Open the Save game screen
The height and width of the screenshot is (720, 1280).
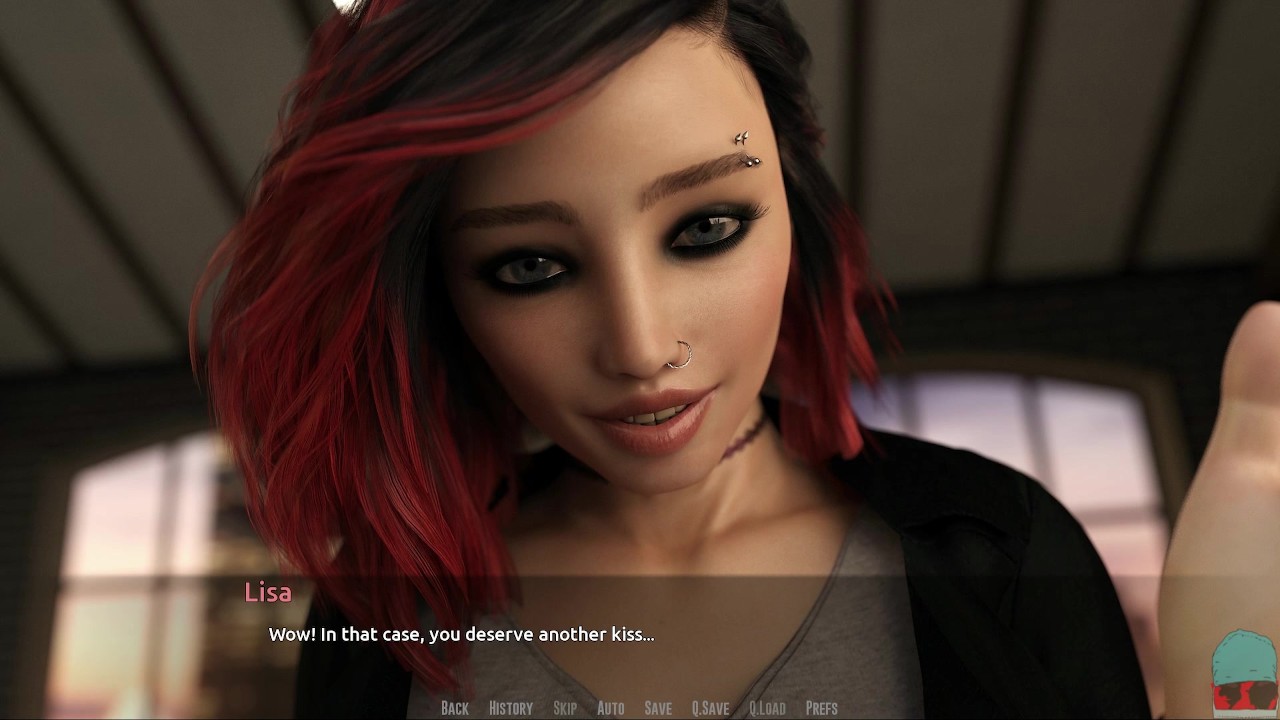[x=658, y=708]
